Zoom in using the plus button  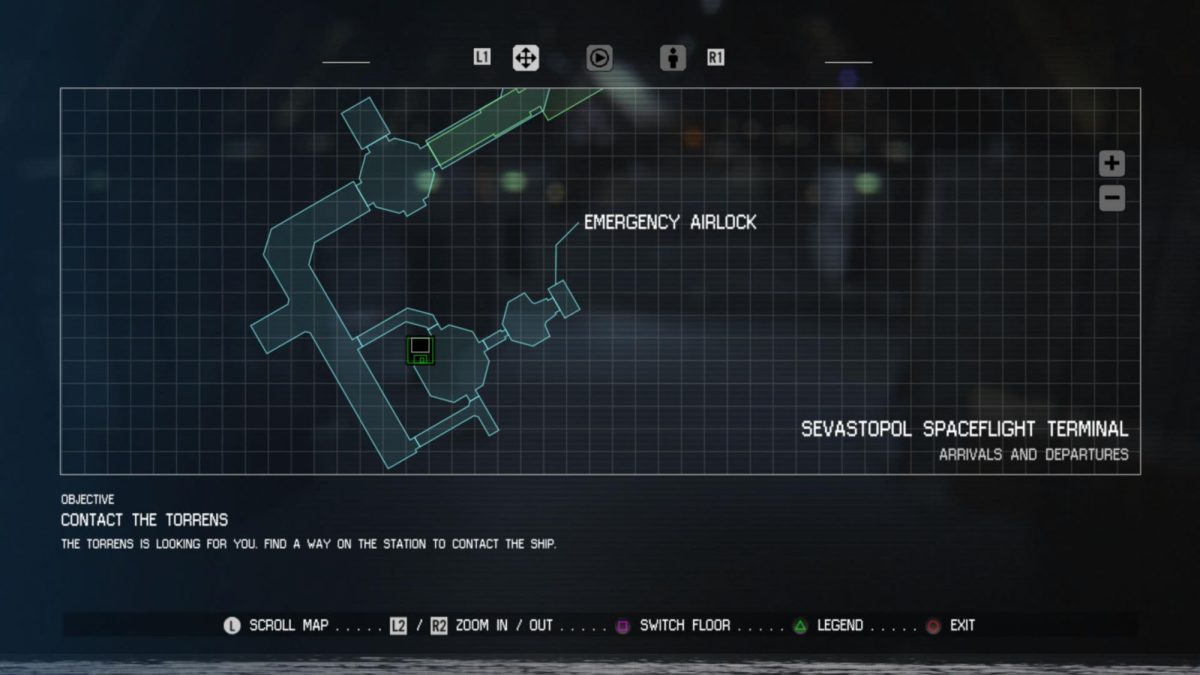1112,163
